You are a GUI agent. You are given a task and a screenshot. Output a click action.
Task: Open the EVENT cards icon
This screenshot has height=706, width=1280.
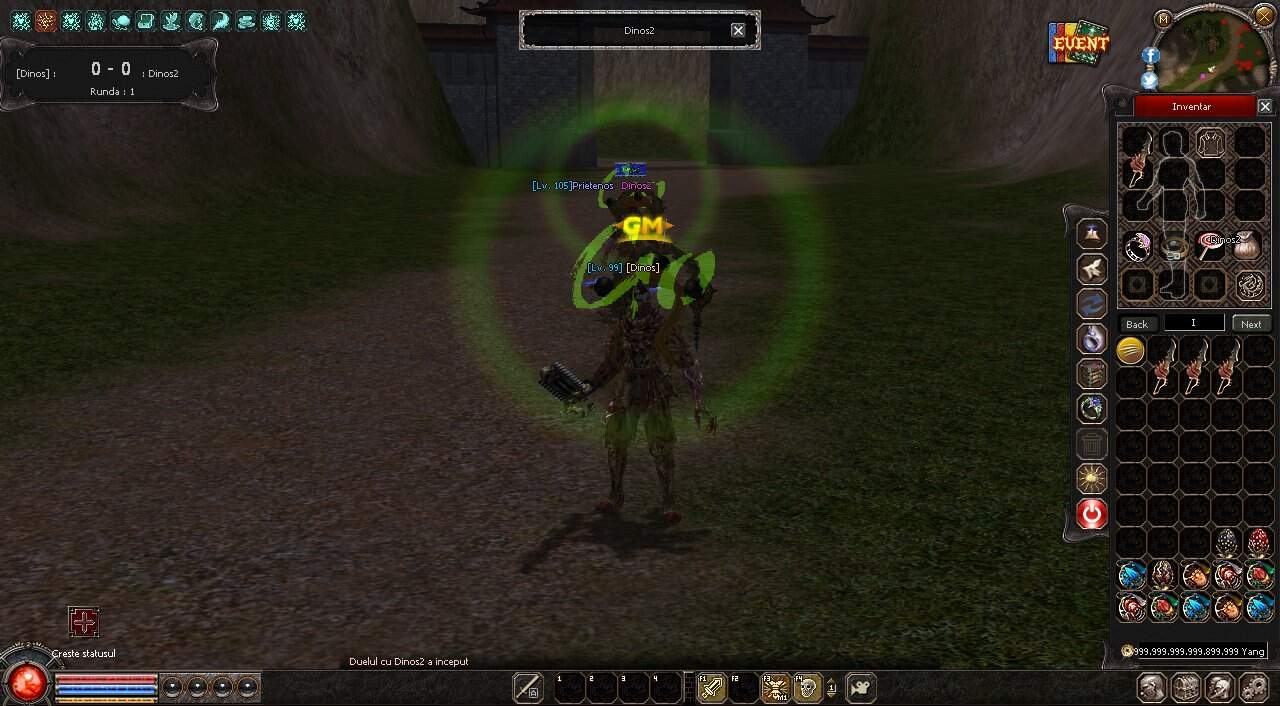1079,43
